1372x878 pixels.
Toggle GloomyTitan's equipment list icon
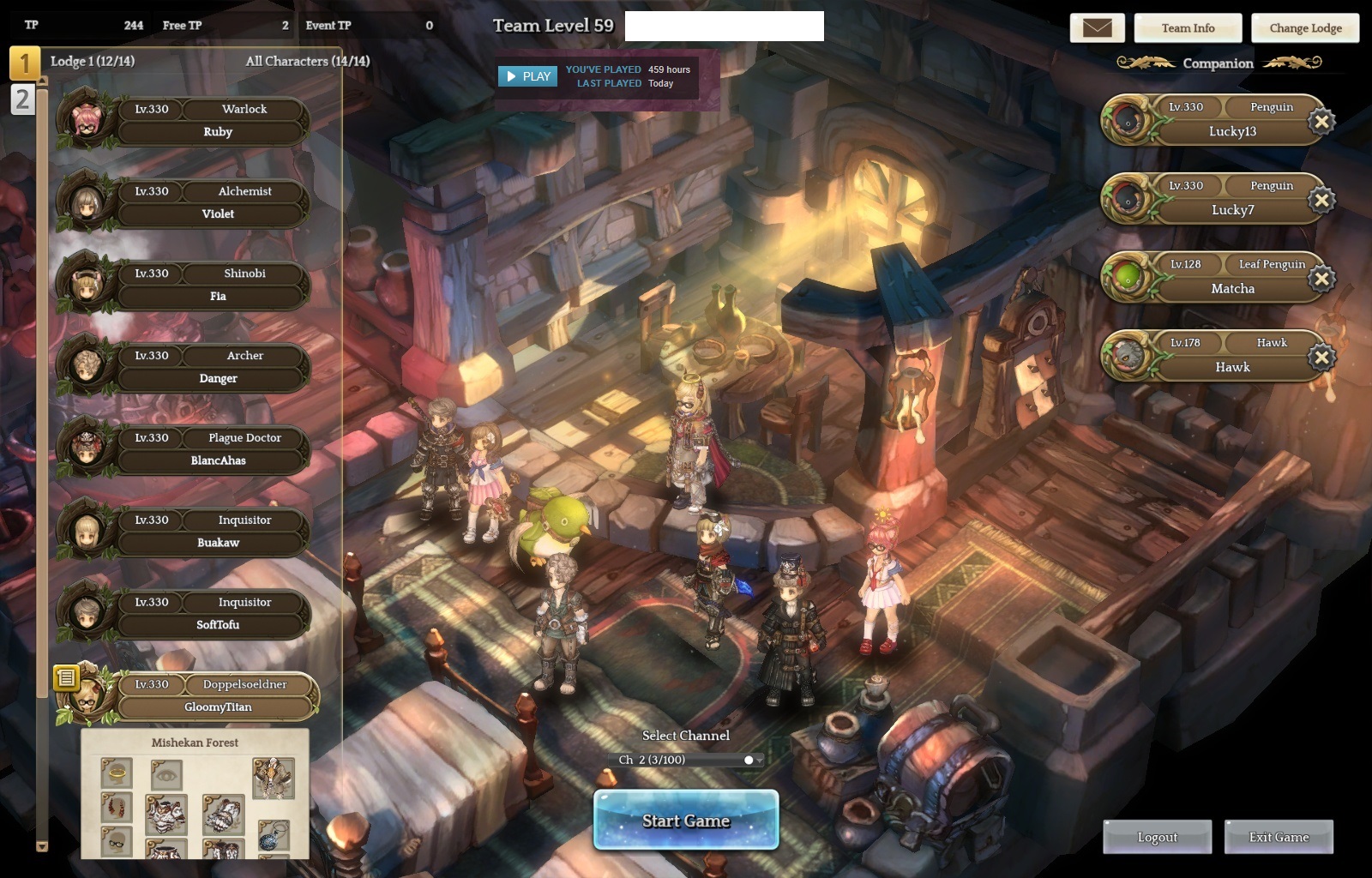click(66, 678)
